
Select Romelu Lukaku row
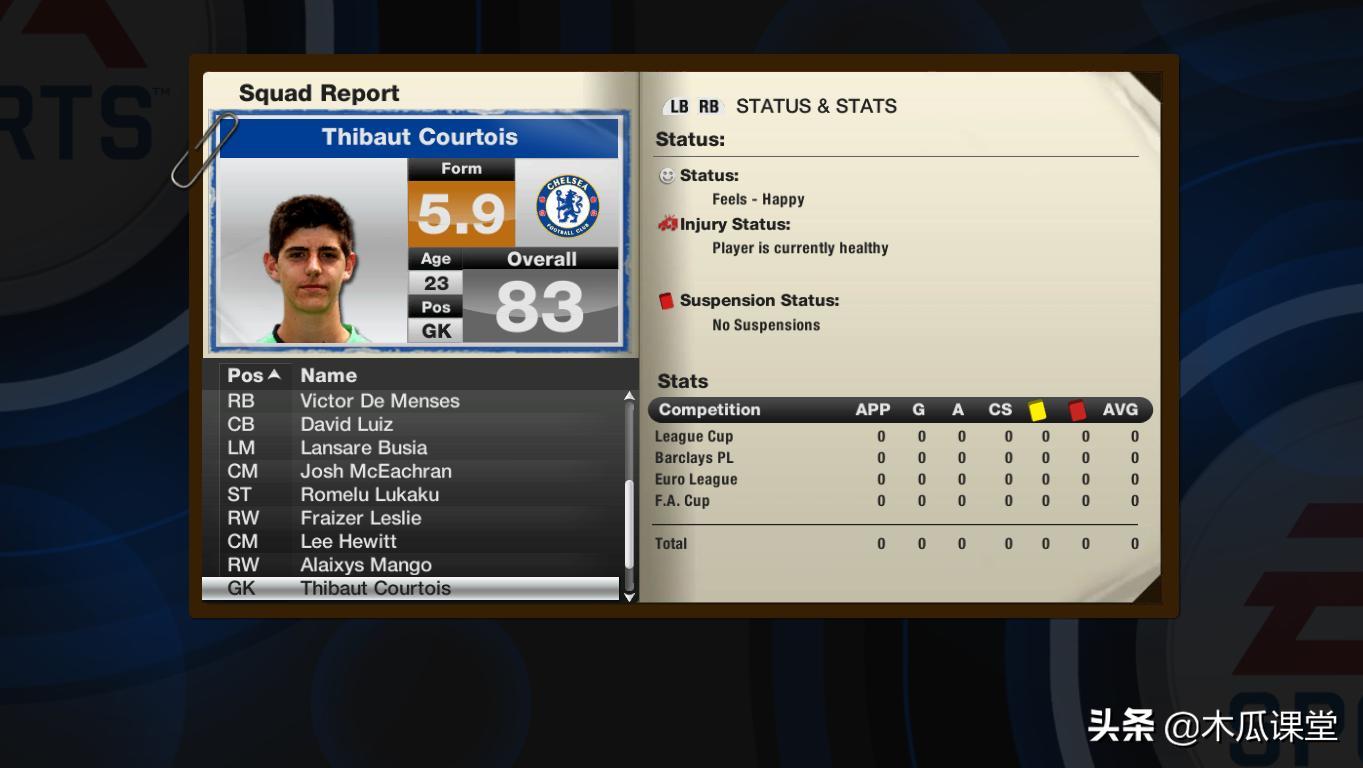(x=370, y=495)
